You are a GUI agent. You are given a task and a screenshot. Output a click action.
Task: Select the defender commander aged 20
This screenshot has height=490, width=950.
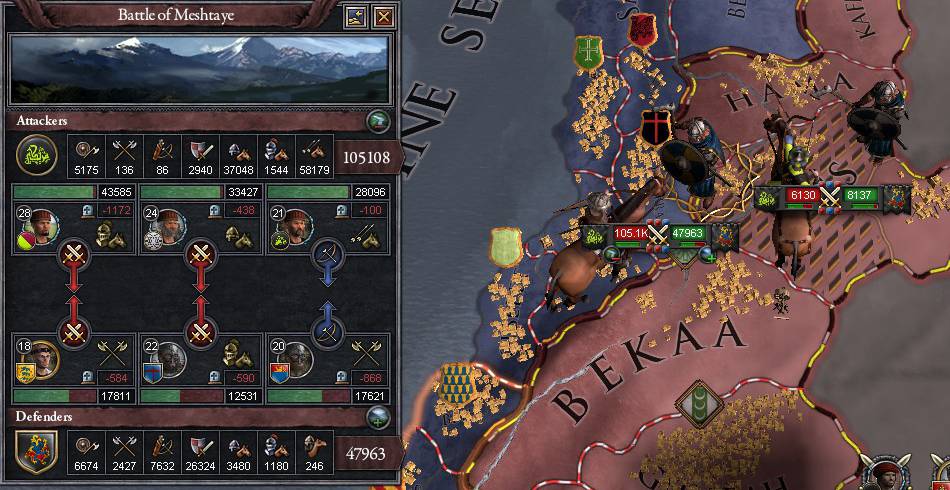292,358
